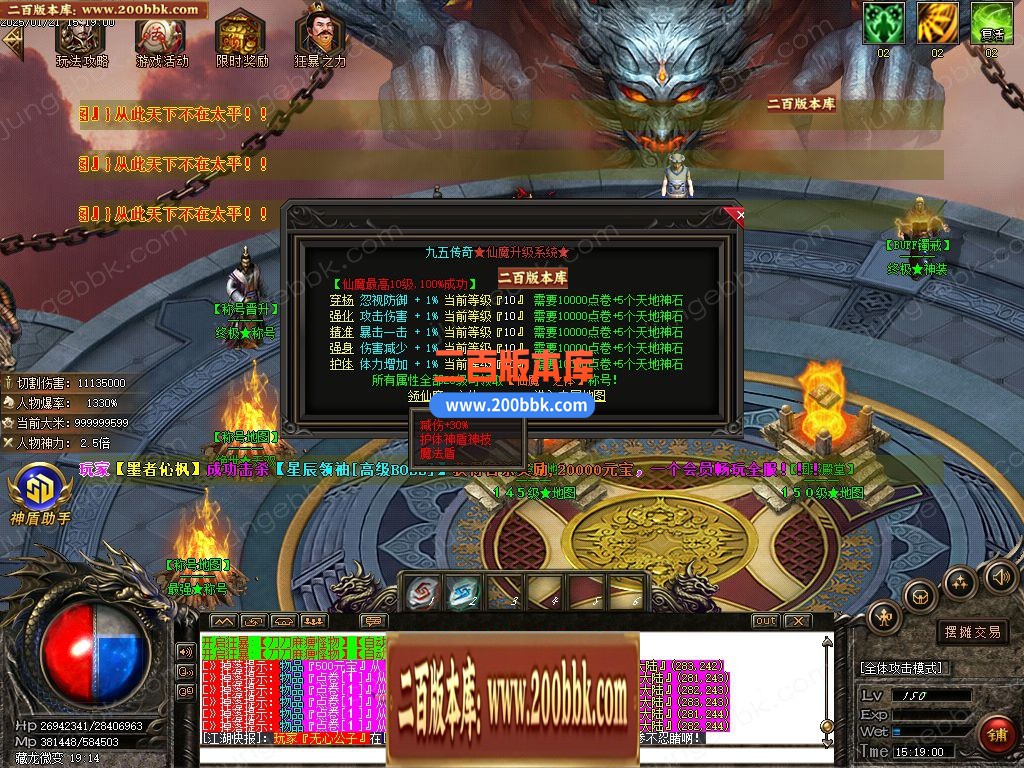Click the red 铺 shop button
The image size is (1024, 768).
[x=995, y=733]
